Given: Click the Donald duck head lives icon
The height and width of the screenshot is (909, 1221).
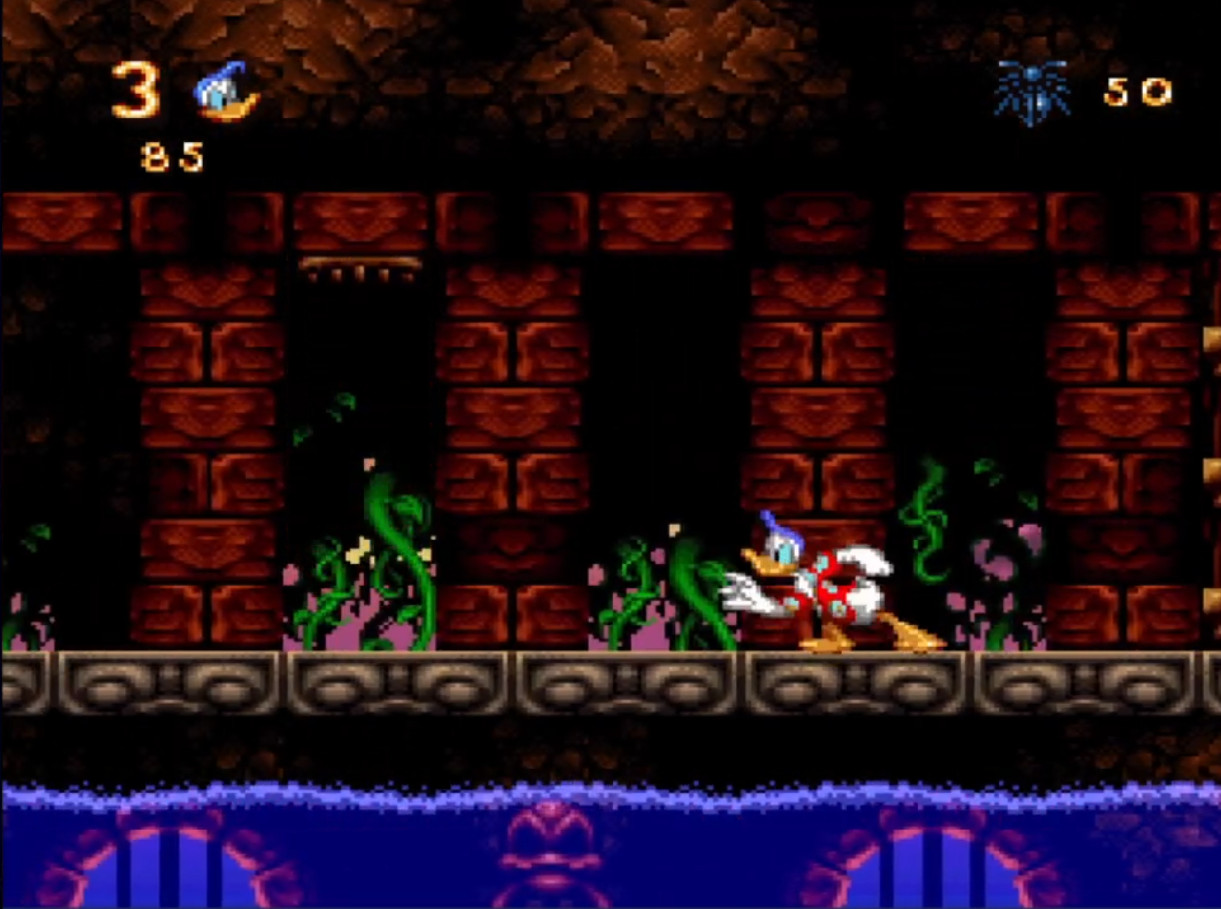Looking at the screenshot, I should click(x=225, y=92).
